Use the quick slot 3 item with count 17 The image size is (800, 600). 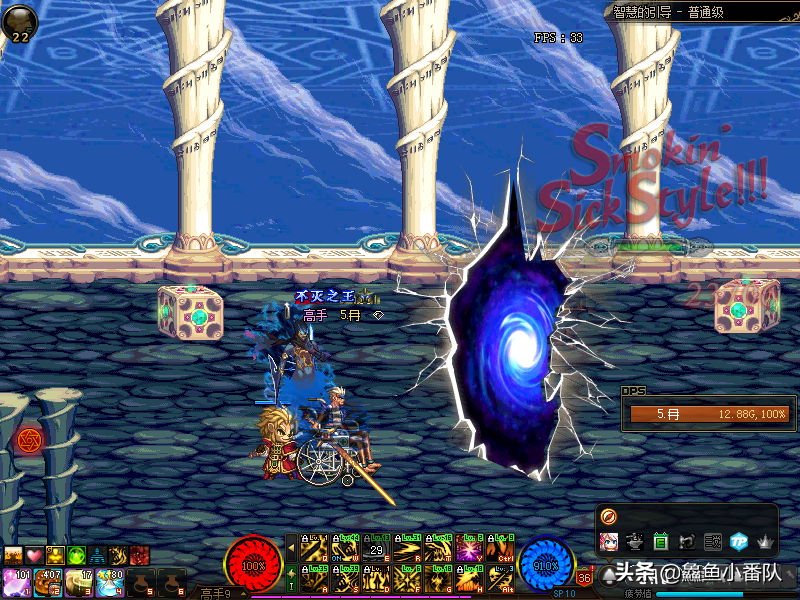coord(79,581)
